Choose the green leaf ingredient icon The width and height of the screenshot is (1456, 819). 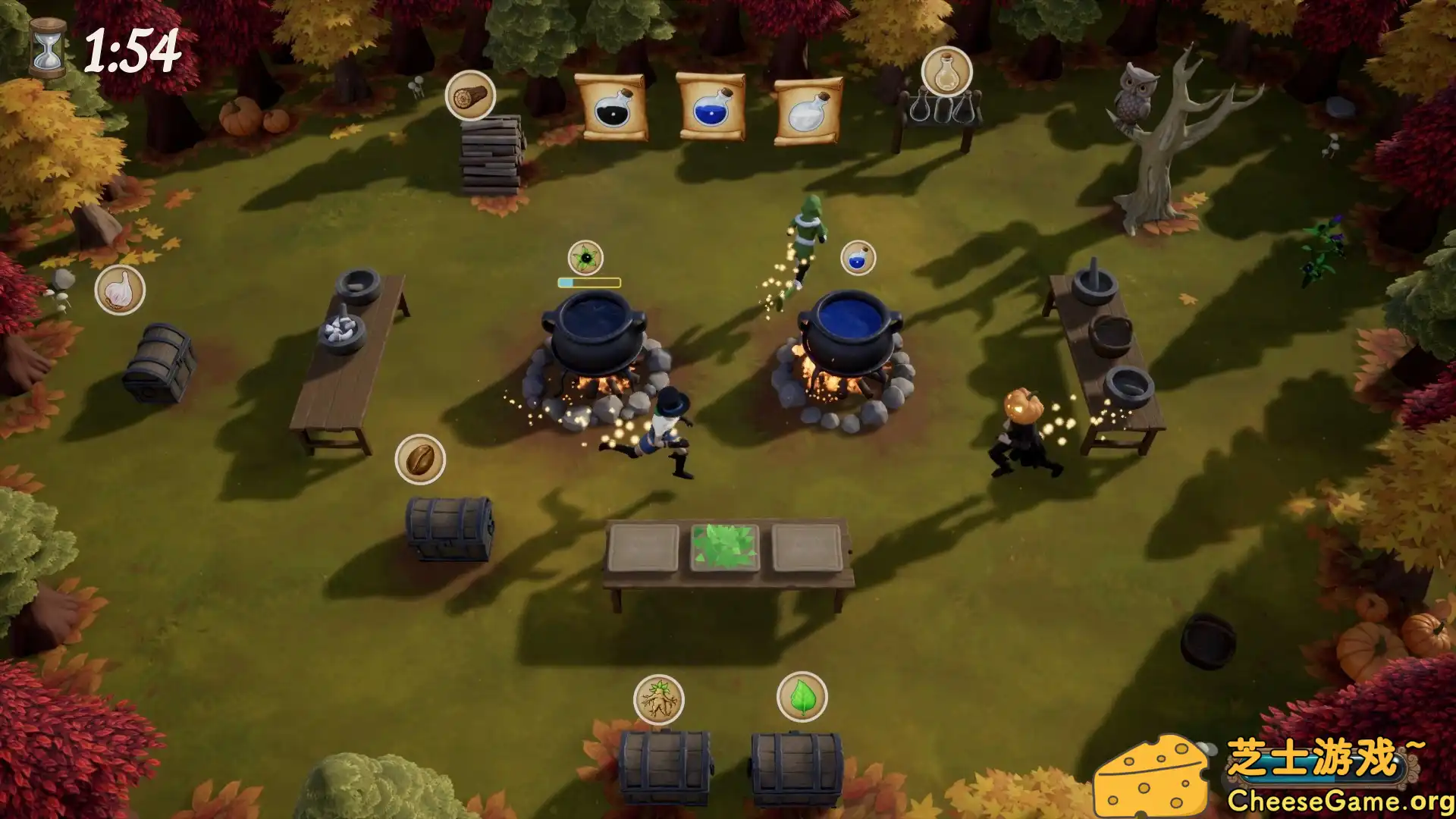click(x=802, y=697)
